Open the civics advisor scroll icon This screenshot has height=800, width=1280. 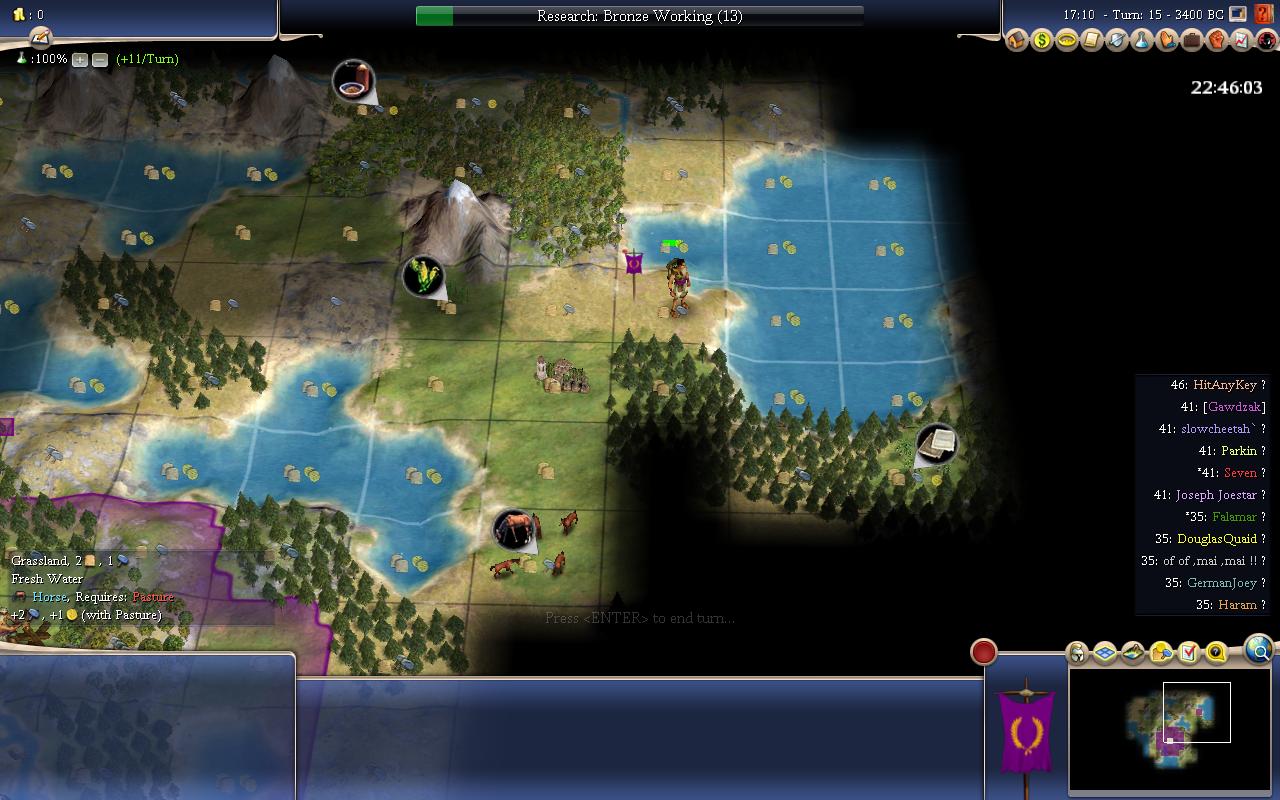point(1091,41)
